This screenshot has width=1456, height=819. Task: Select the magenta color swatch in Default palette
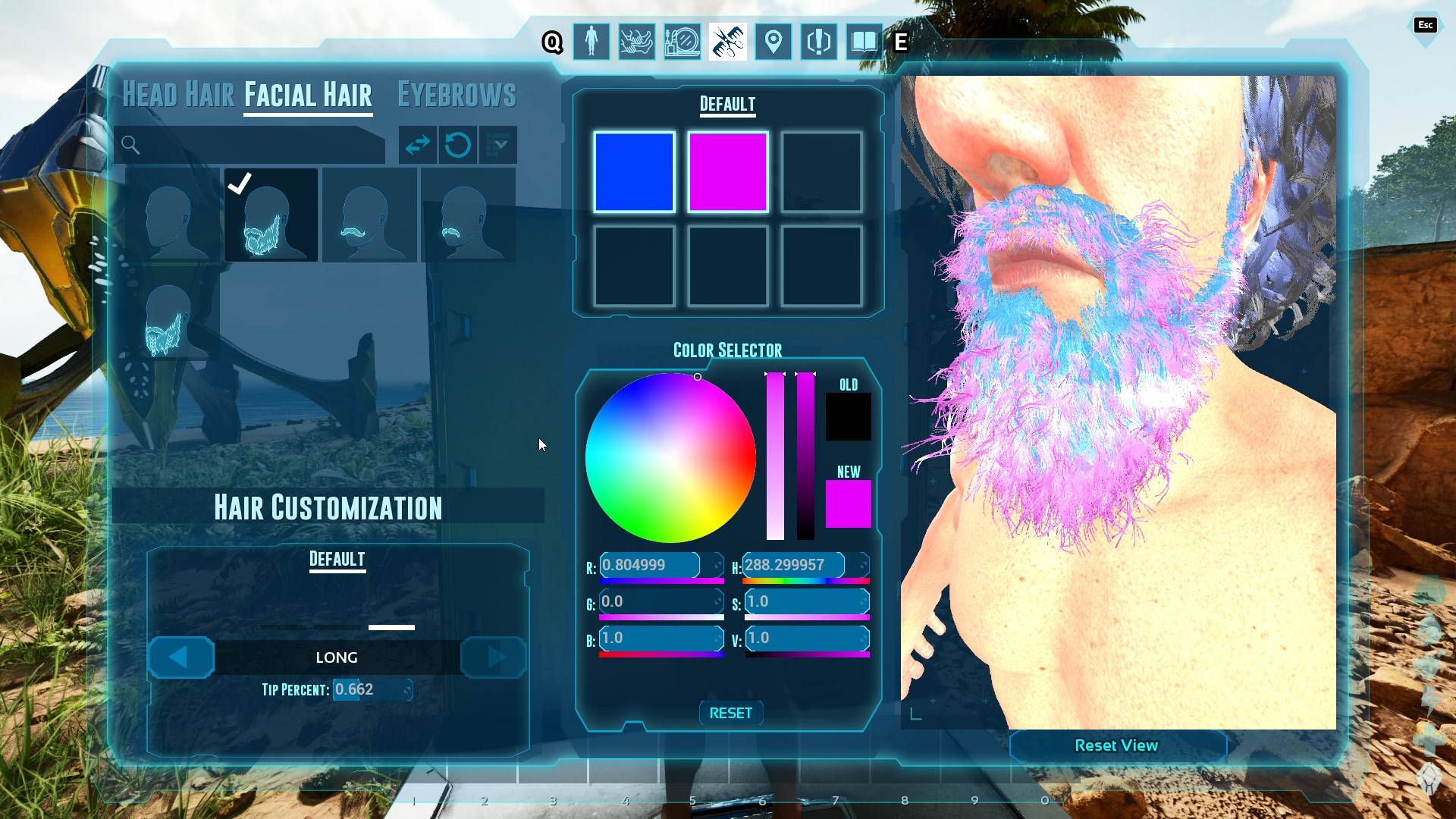pos(728,171)
